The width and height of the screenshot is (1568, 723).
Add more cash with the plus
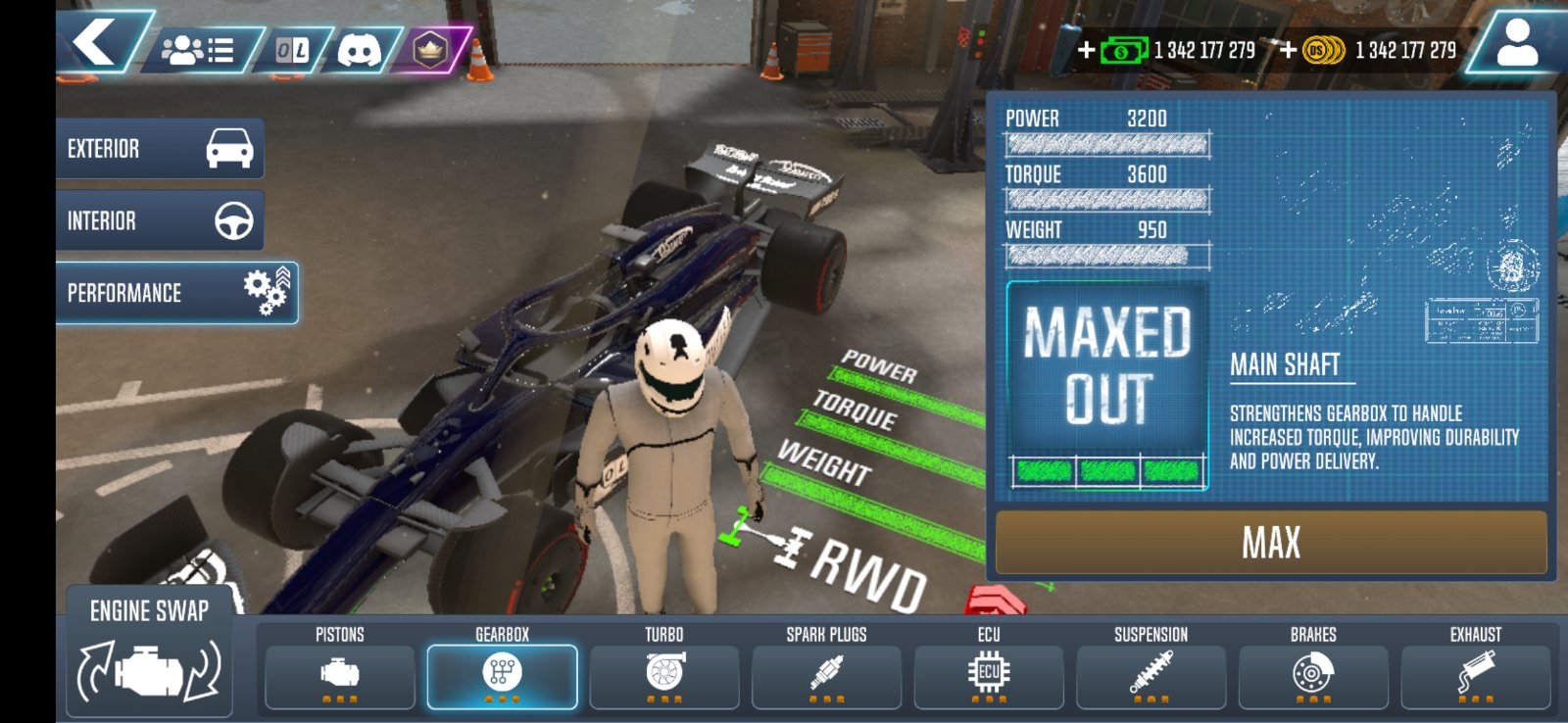[1087, 50]
